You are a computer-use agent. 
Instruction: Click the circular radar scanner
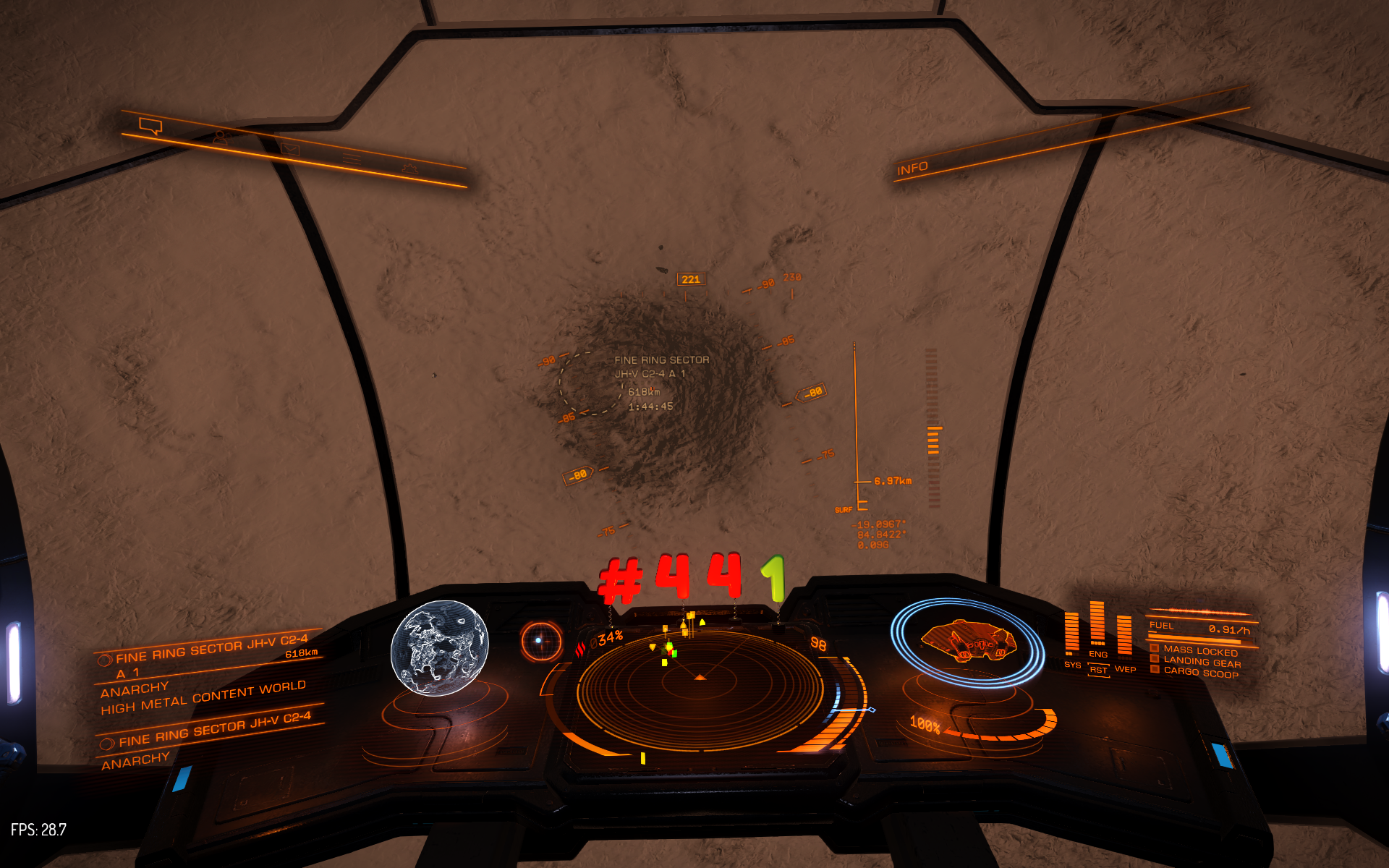click(x=700, y=688)
